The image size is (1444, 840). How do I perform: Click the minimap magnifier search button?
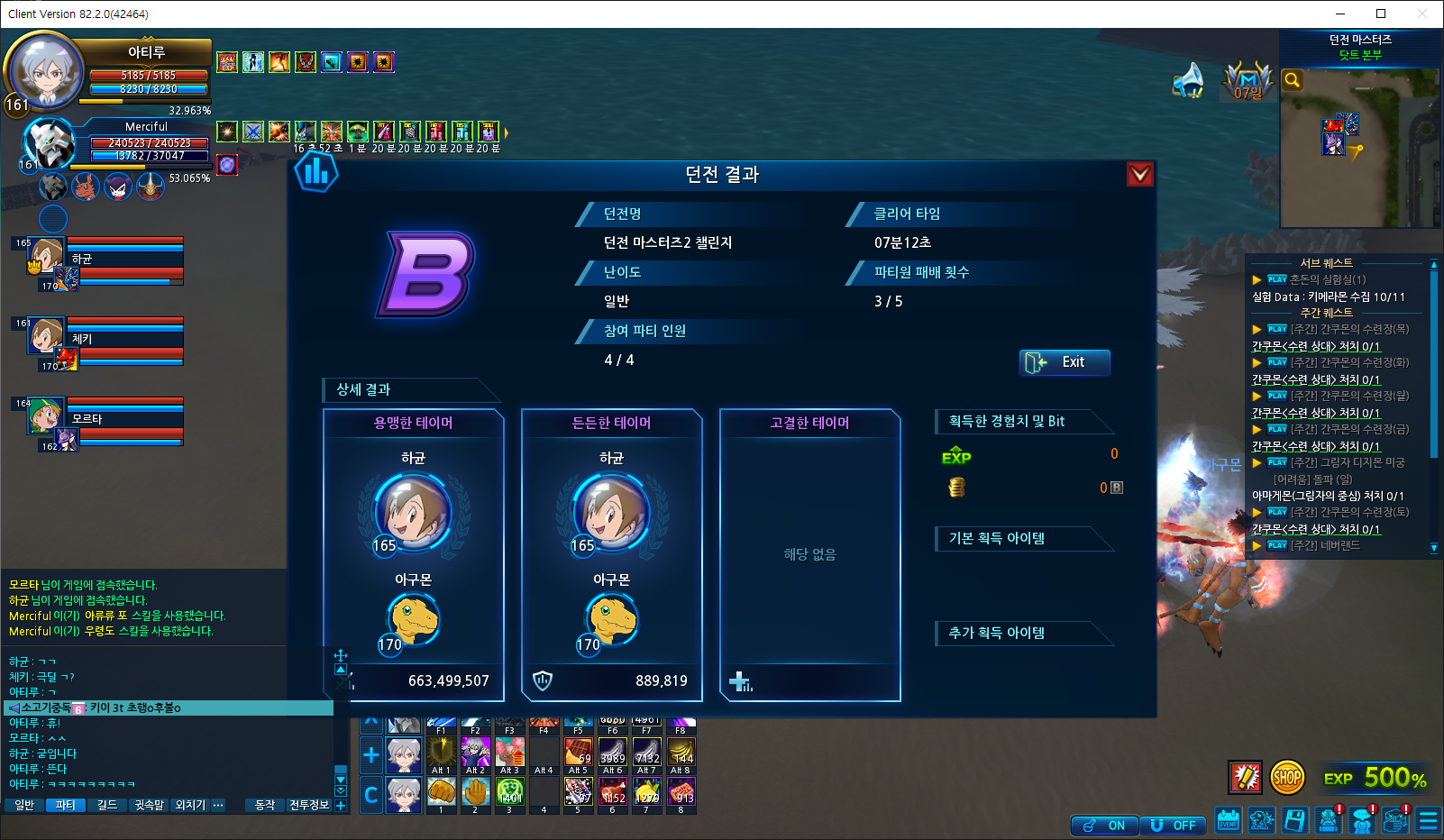coord(1293,80)
